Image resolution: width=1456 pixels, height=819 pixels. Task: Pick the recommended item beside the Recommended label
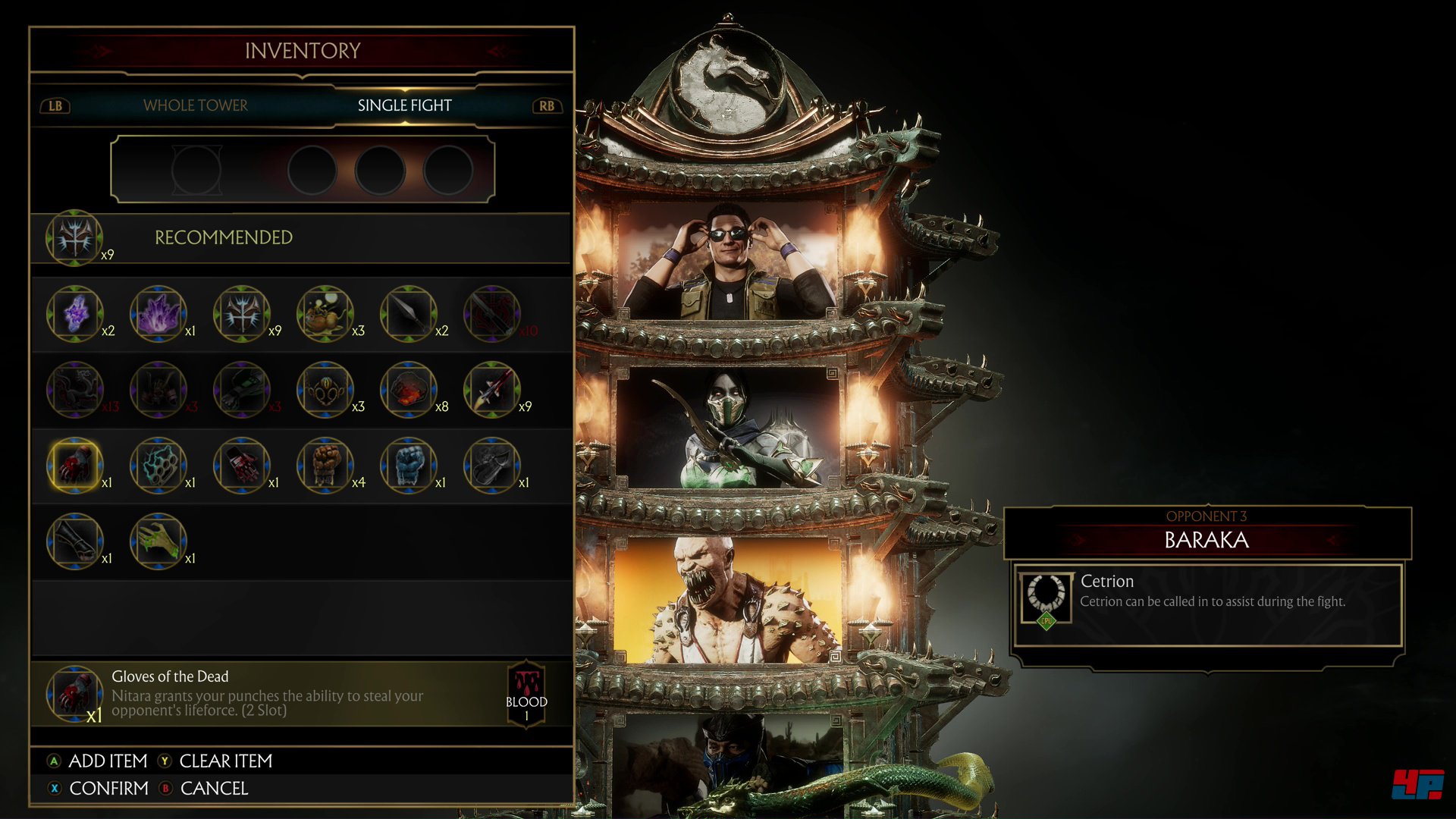point(74,237)
